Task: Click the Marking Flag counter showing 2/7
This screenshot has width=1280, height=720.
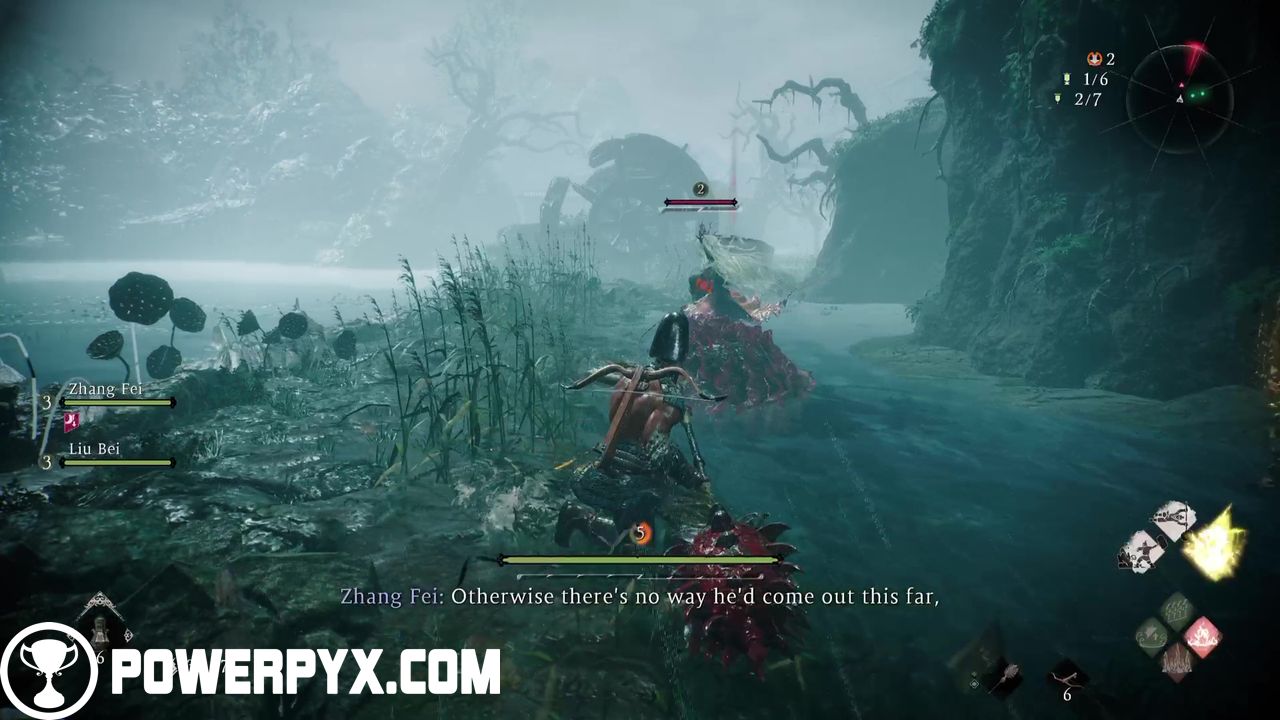Action: point(1057,97)
